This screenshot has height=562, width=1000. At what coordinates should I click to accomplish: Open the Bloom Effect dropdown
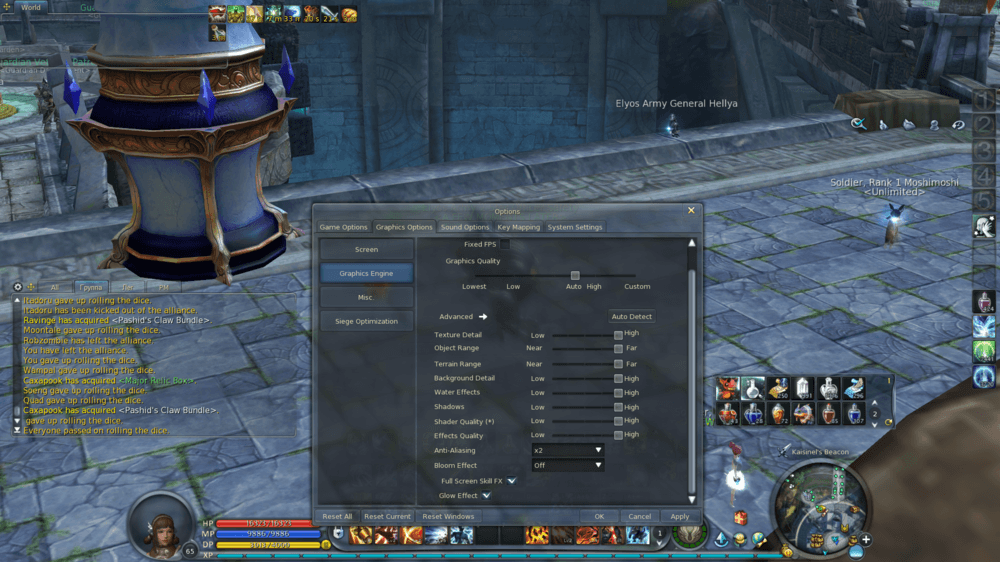click(567, 465)
